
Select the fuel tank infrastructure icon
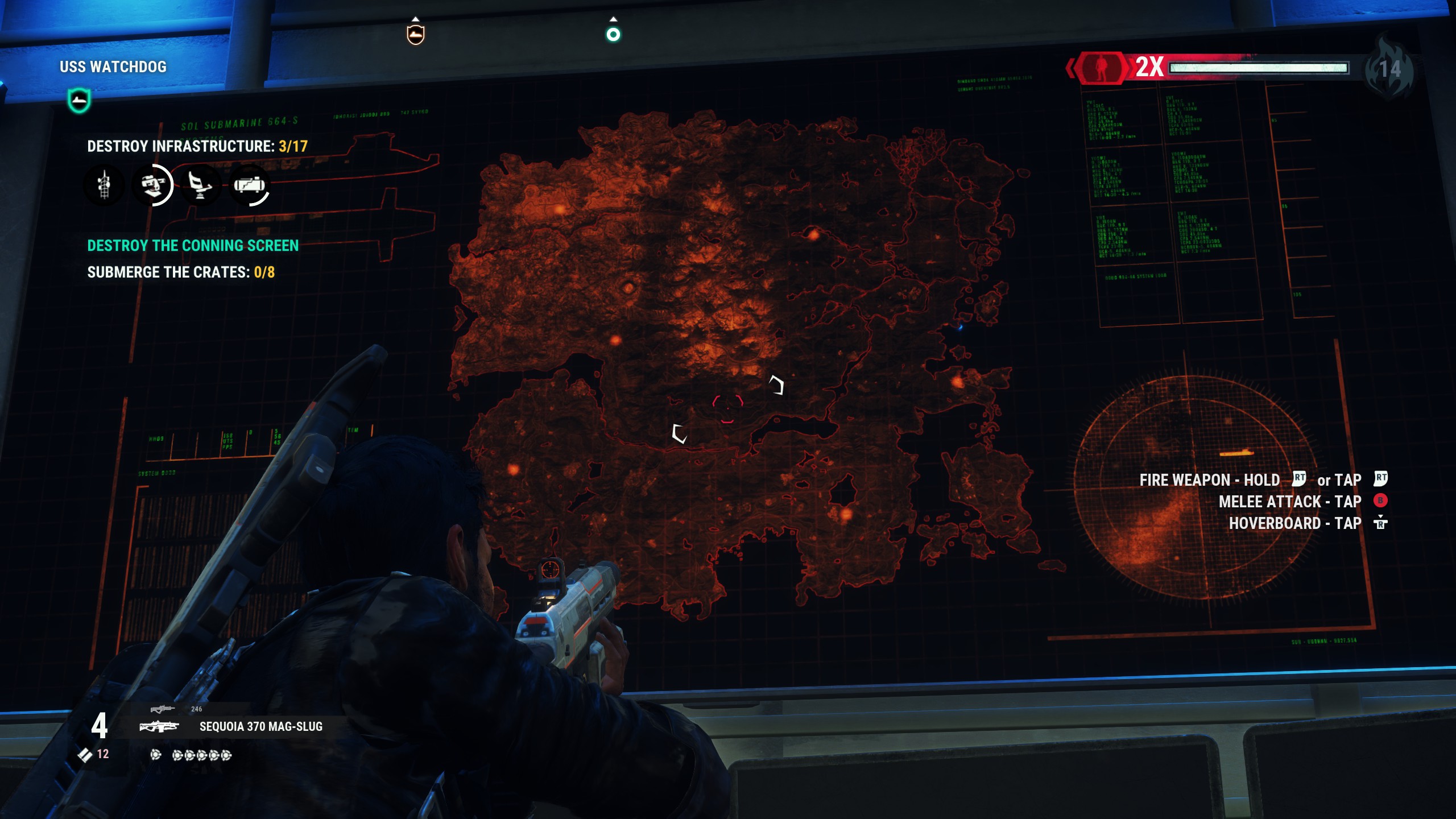coord(249,185)
